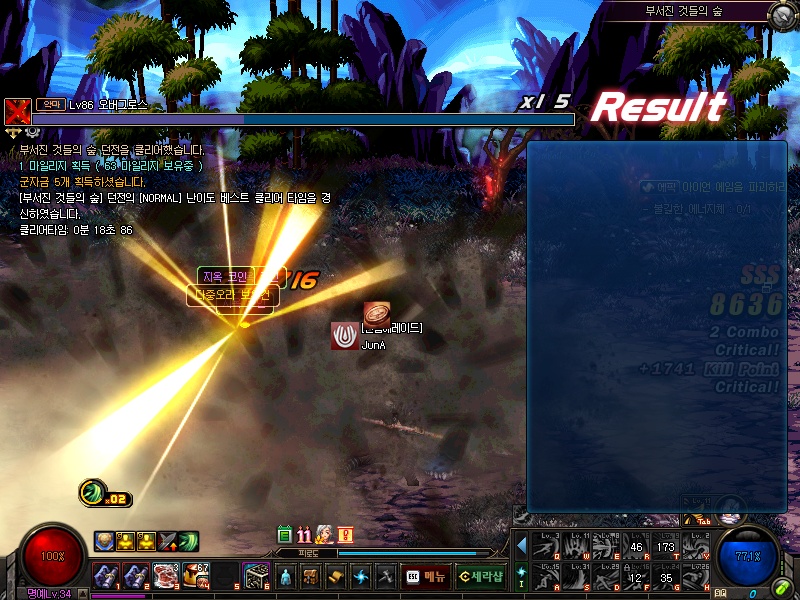This screenshot has width=800, height=600.
Task: Click the green calendar event icon
Action: (284, 535)
